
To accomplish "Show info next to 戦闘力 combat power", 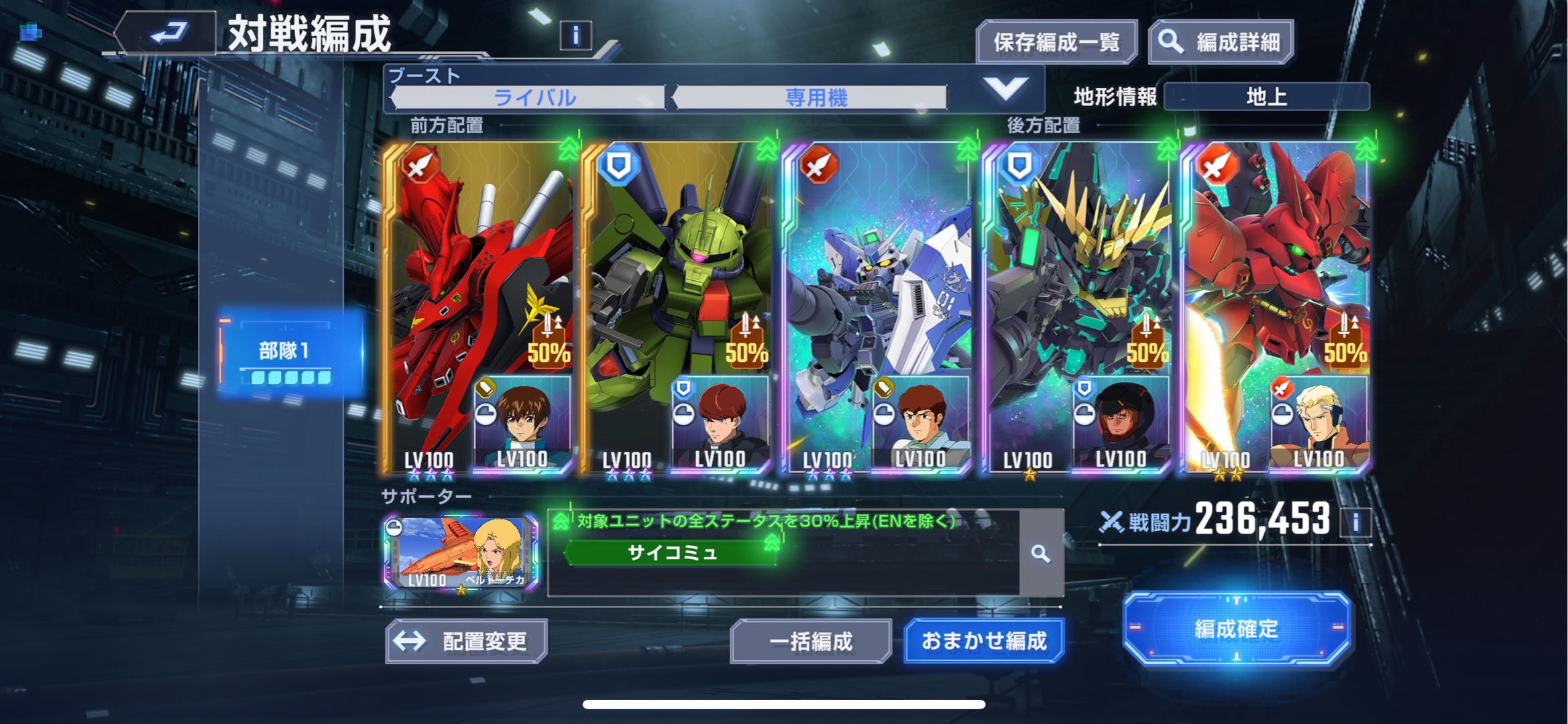I will [x=1355, y=522].
